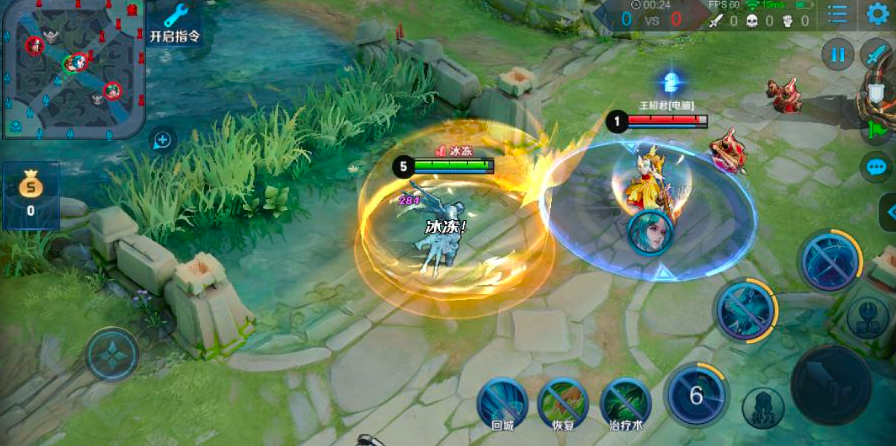The height and width of the screenshot is (446, 896).
Task: Send the green flag gather signal
Action: point(877,130)
